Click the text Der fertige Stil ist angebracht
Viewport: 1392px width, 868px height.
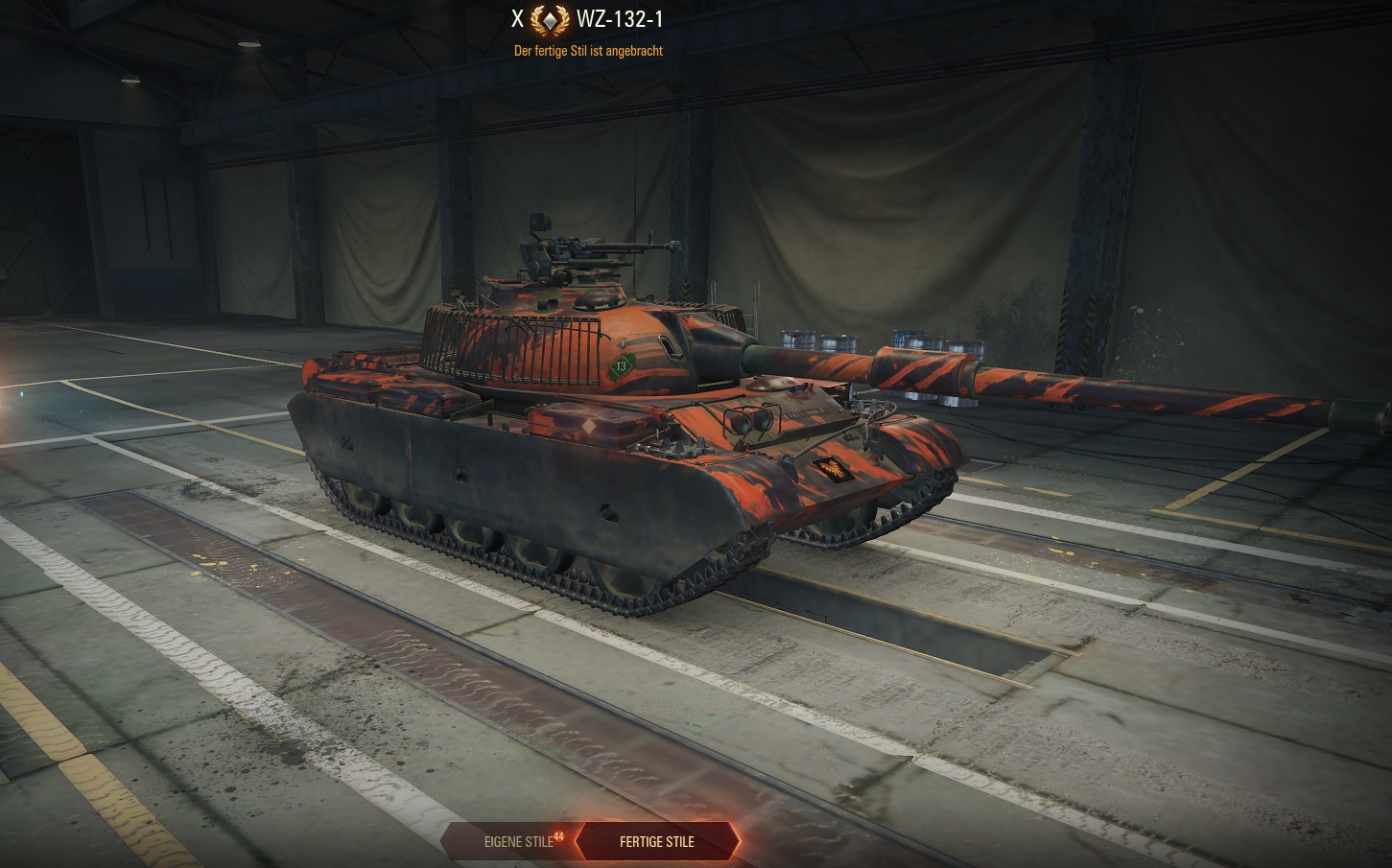tap(588, 51)
